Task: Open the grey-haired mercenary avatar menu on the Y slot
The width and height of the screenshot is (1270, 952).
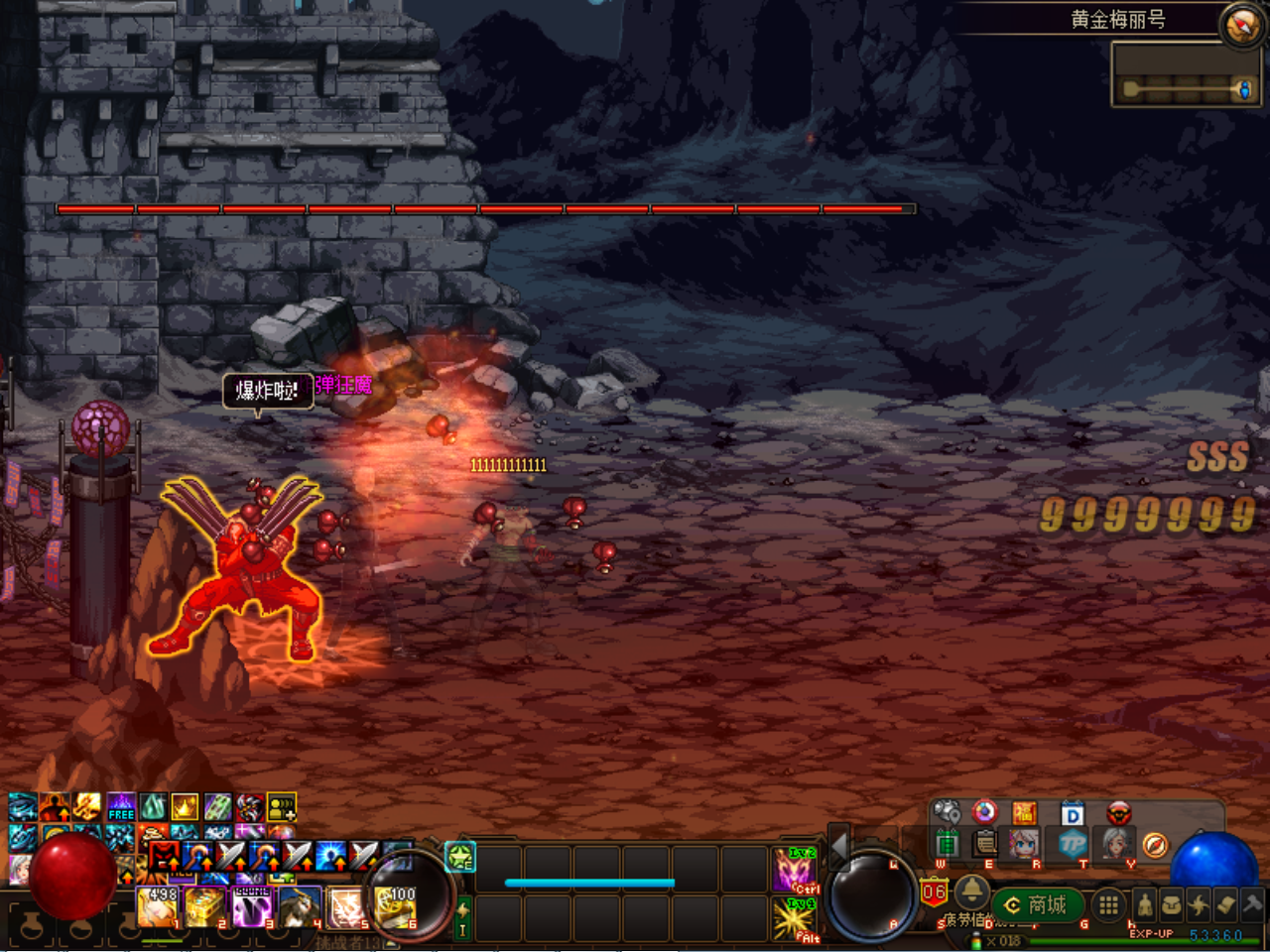Action: [1118, 845]
